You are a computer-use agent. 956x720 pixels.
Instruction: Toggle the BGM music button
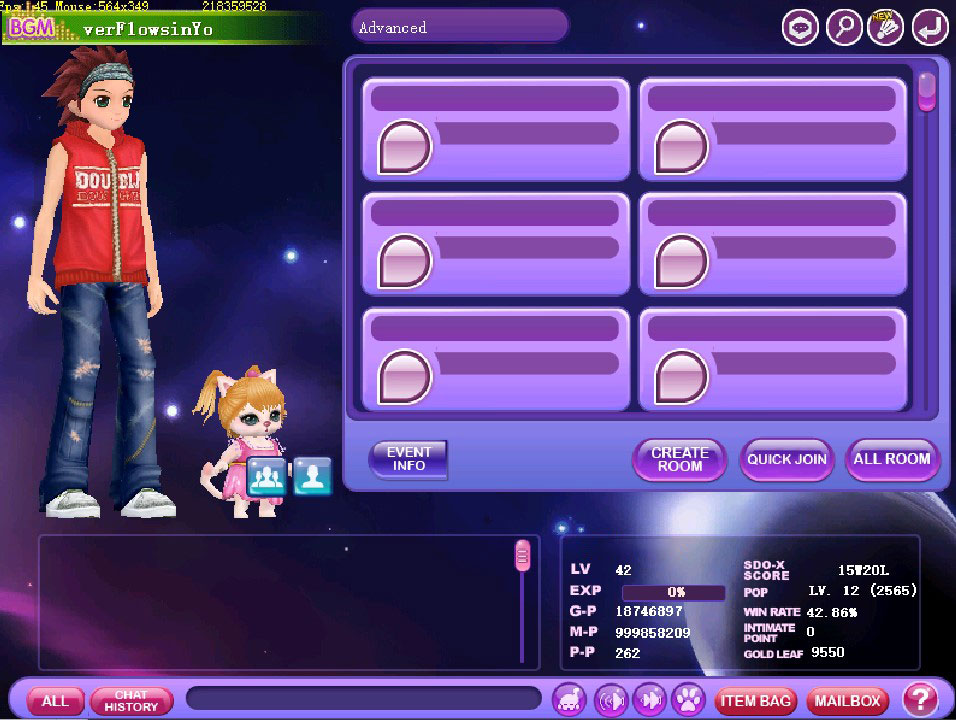click(29, 28)
